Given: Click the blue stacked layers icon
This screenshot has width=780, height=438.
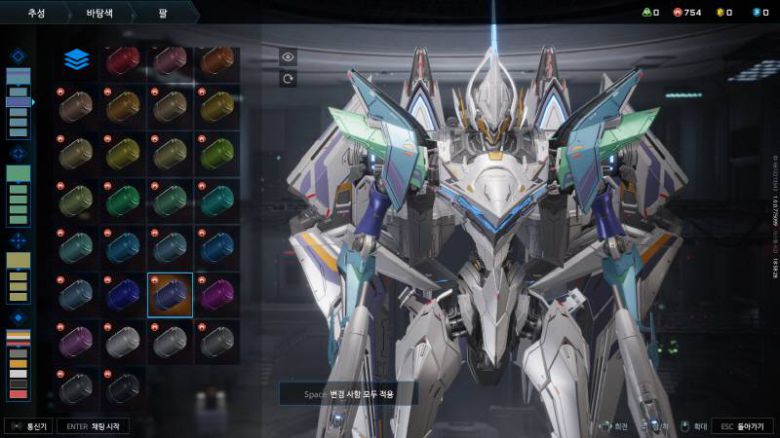Looking at the screenshot, I should coord(76,60).
